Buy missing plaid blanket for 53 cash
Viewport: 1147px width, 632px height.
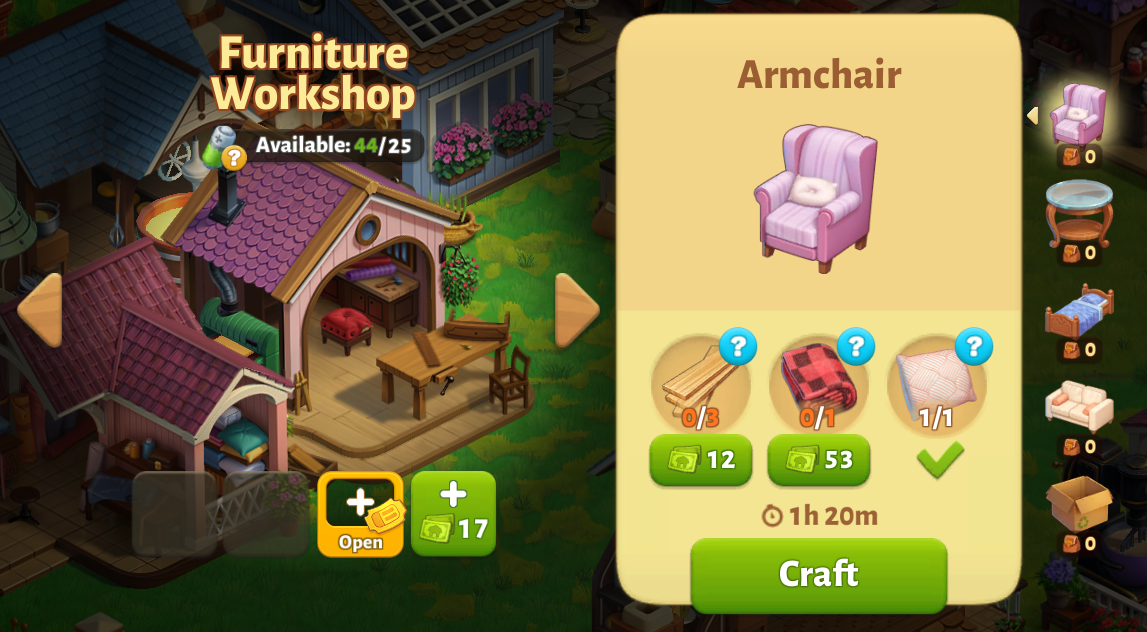818,460
